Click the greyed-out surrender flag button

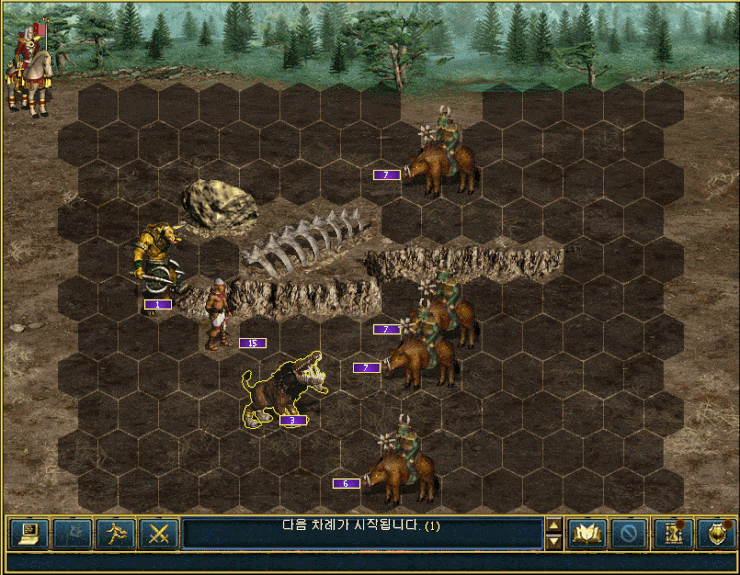point(71,533)
